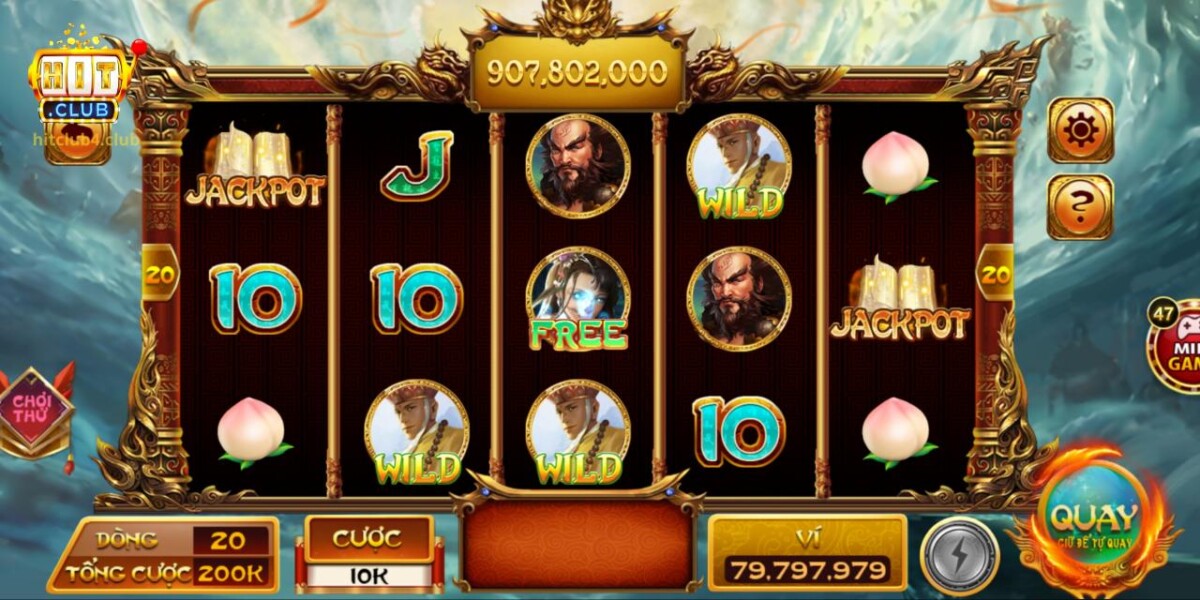The image size is (1200, 600).
Task: Open the gear settings button
Action: [x=1080, y=130]
